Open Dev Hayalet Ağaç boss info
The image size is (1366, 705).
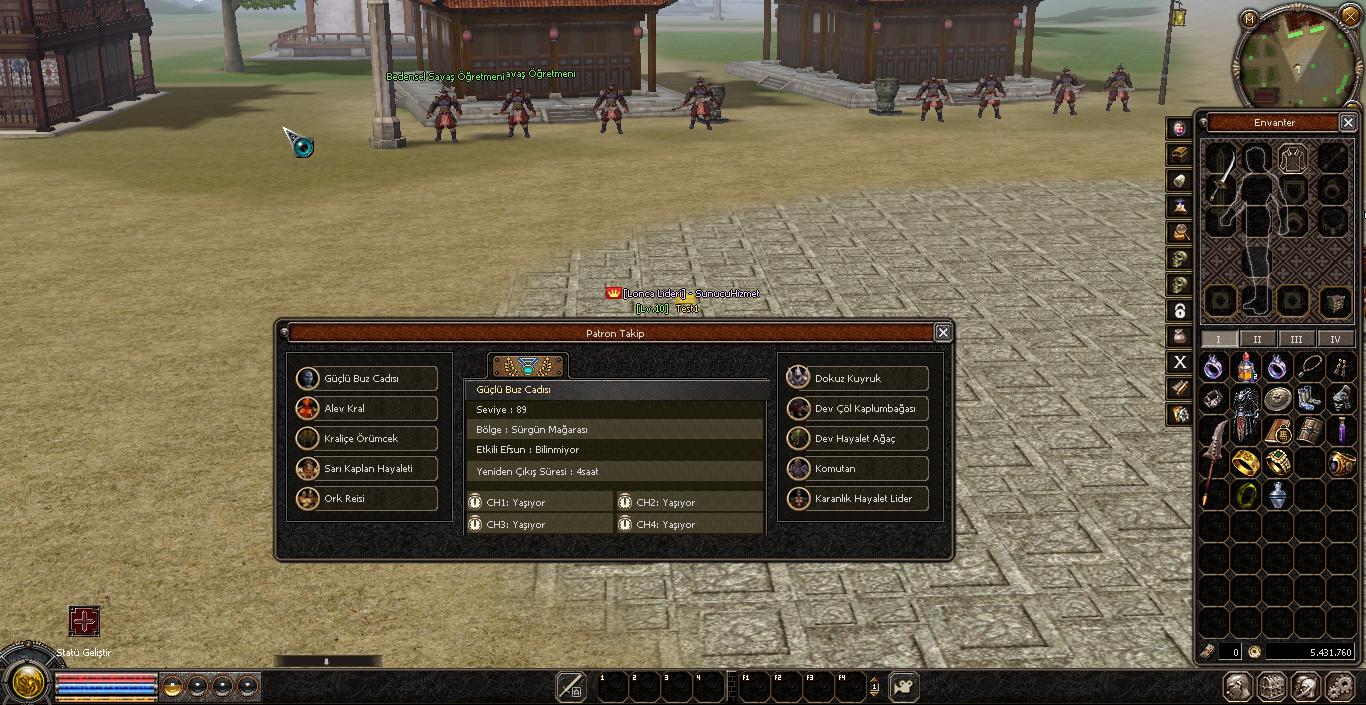click(x=858, y=439)
